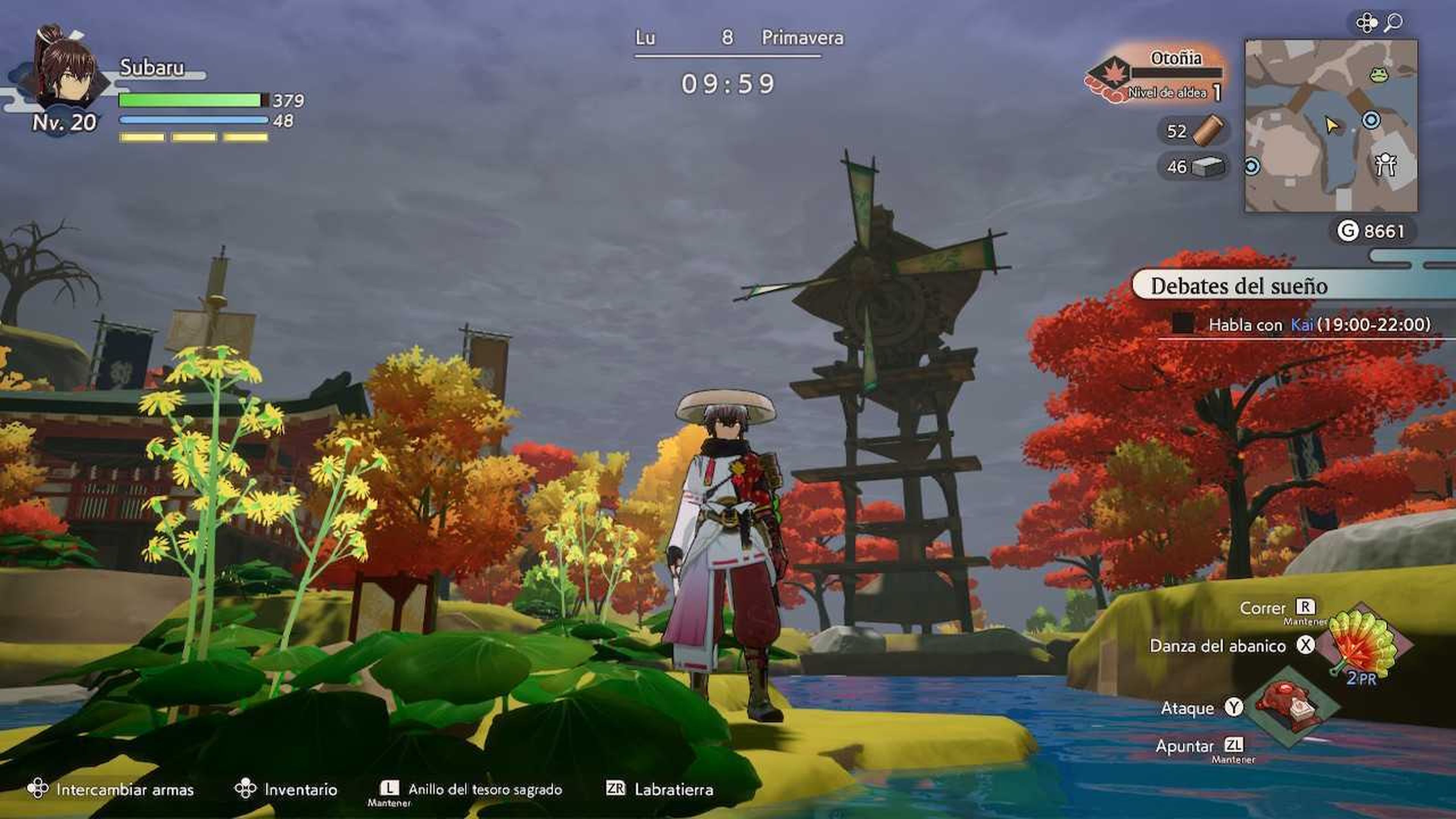
Task: Click the wood log resource icon
Action: (x=1208, y=131)
